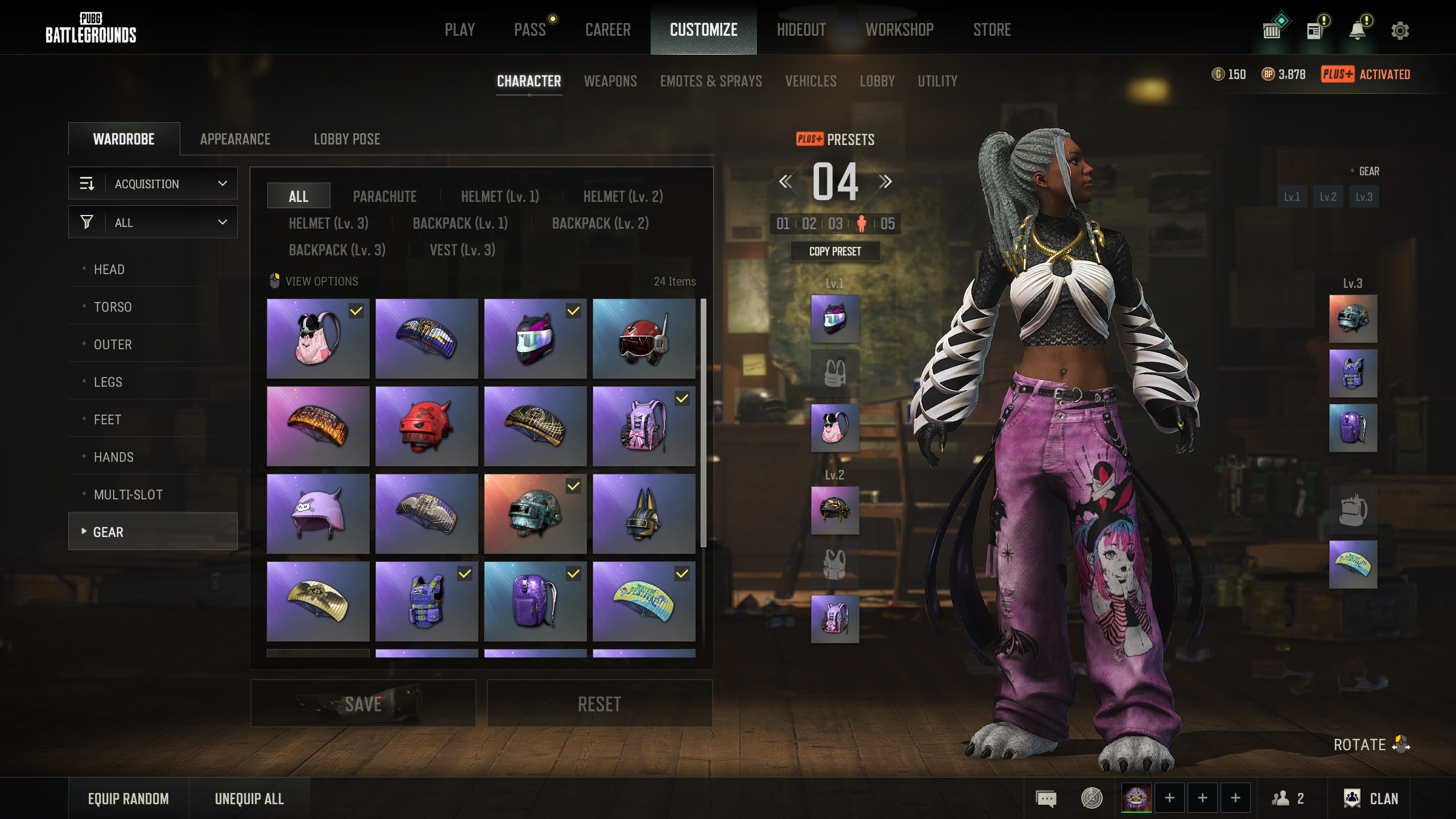Show only Vest (Lv. 3) items
The width and height of the screenshot is (1456, 819).
coord(462,250)
